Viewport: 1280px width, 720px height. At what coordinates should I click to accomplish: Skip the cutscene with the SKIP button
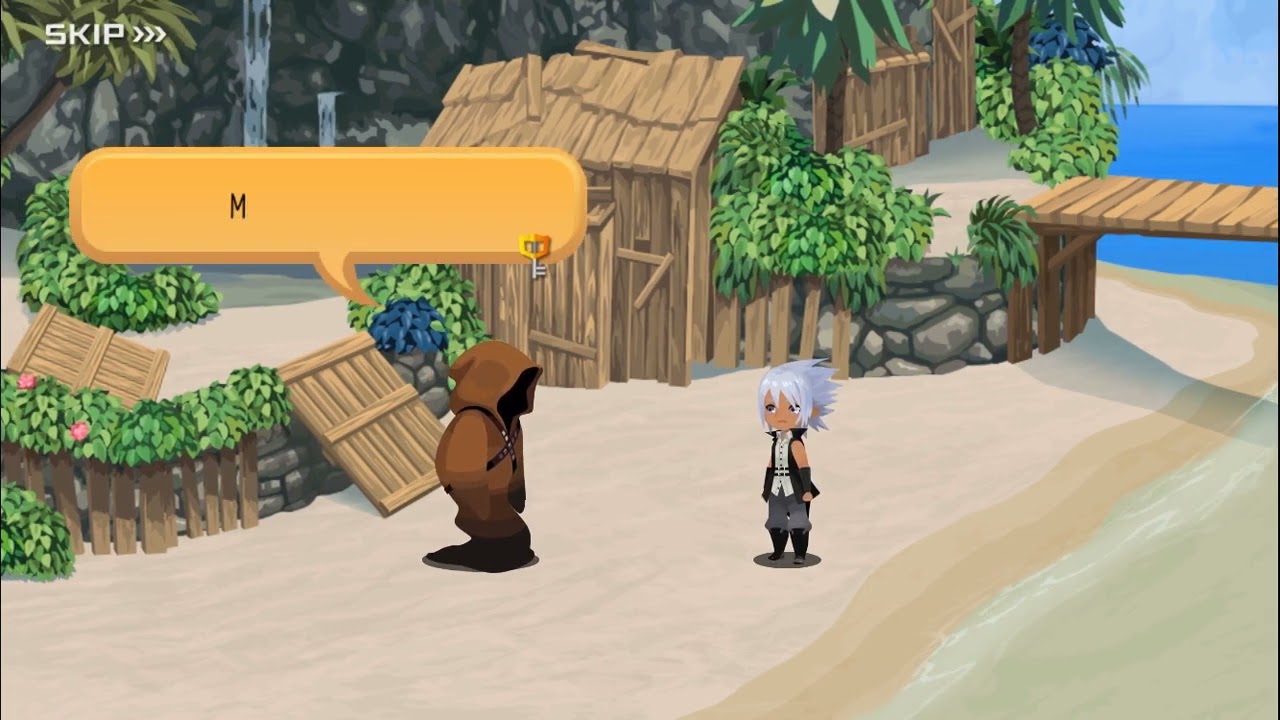click(105, 35)
